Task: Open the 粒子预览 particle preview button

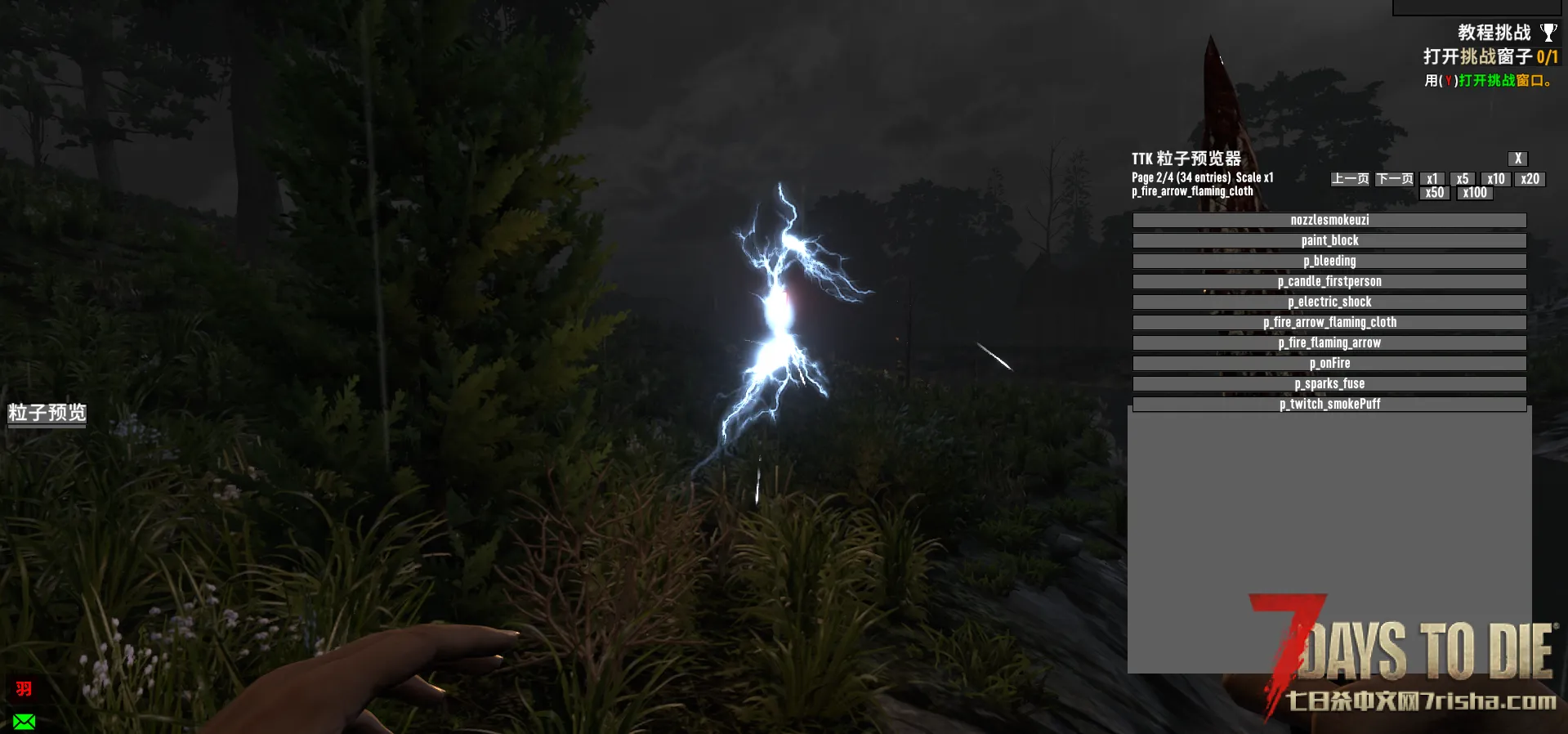Action: pos(47,413)
